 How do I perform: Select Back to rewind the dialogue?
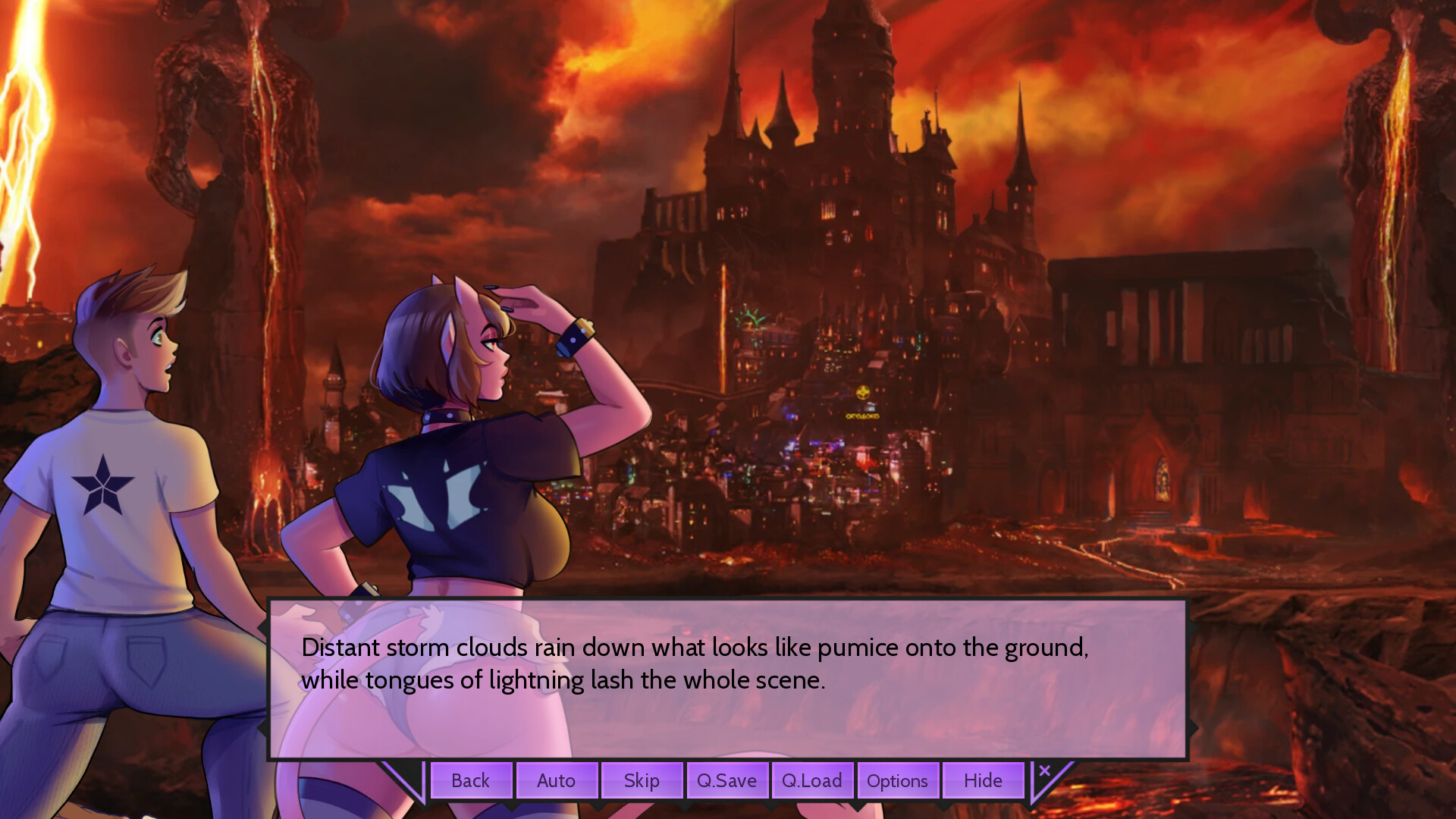pos(470,780)
